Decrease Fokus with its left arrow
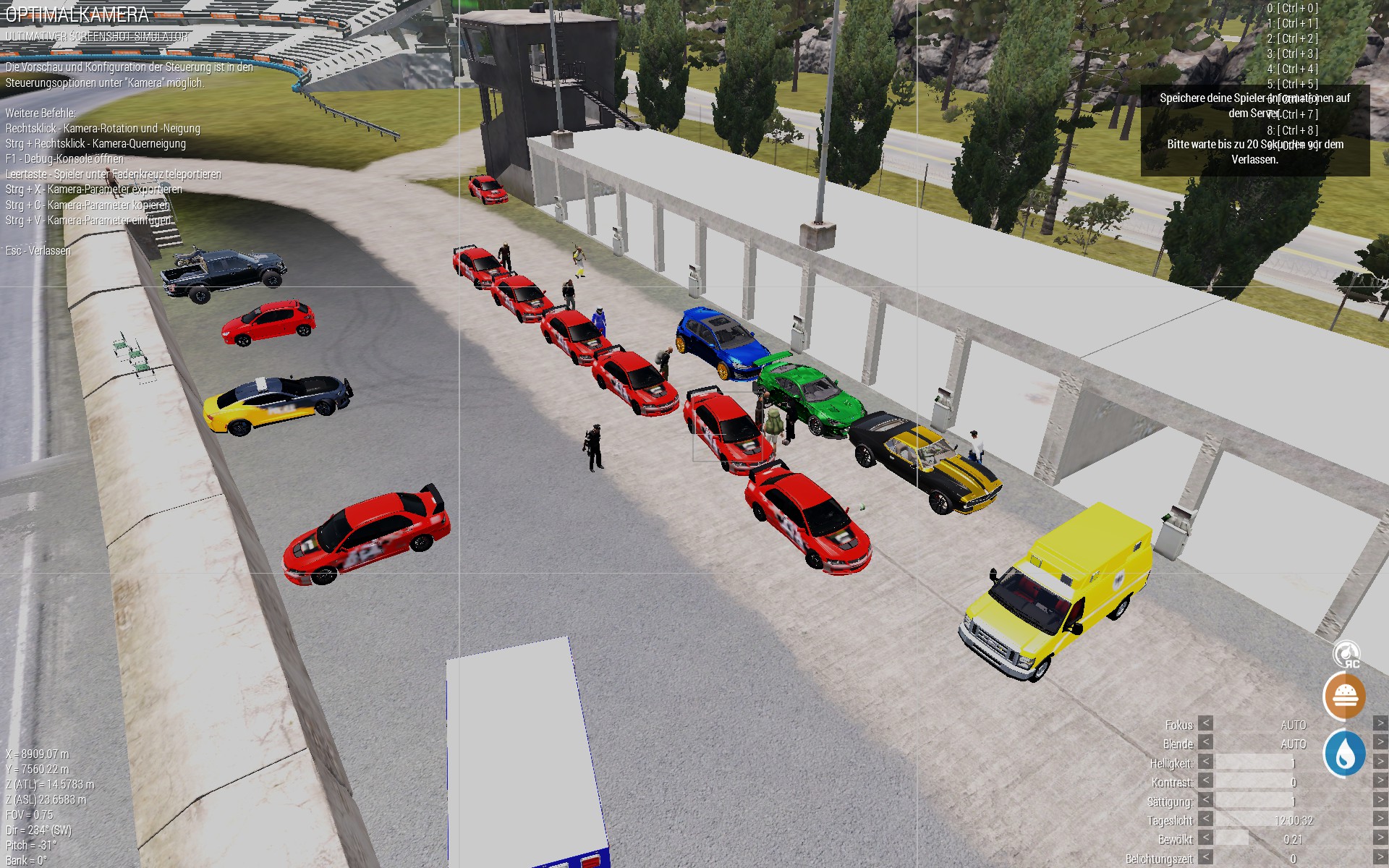Screen dimensions: 1389x868 coord(1205,723)
